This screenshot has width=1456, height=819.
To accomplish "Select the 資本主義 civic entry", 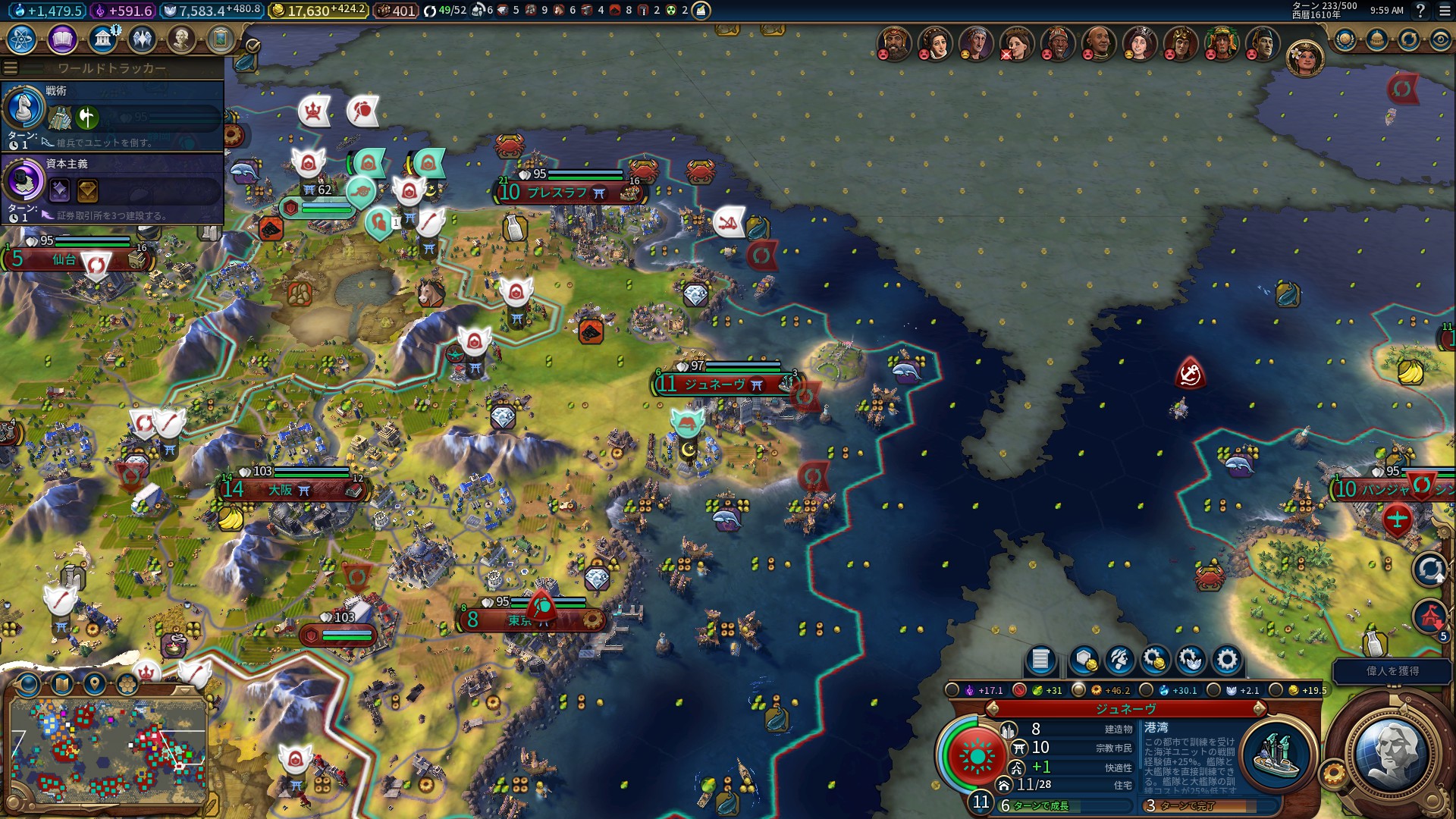I will click(112, 188).
